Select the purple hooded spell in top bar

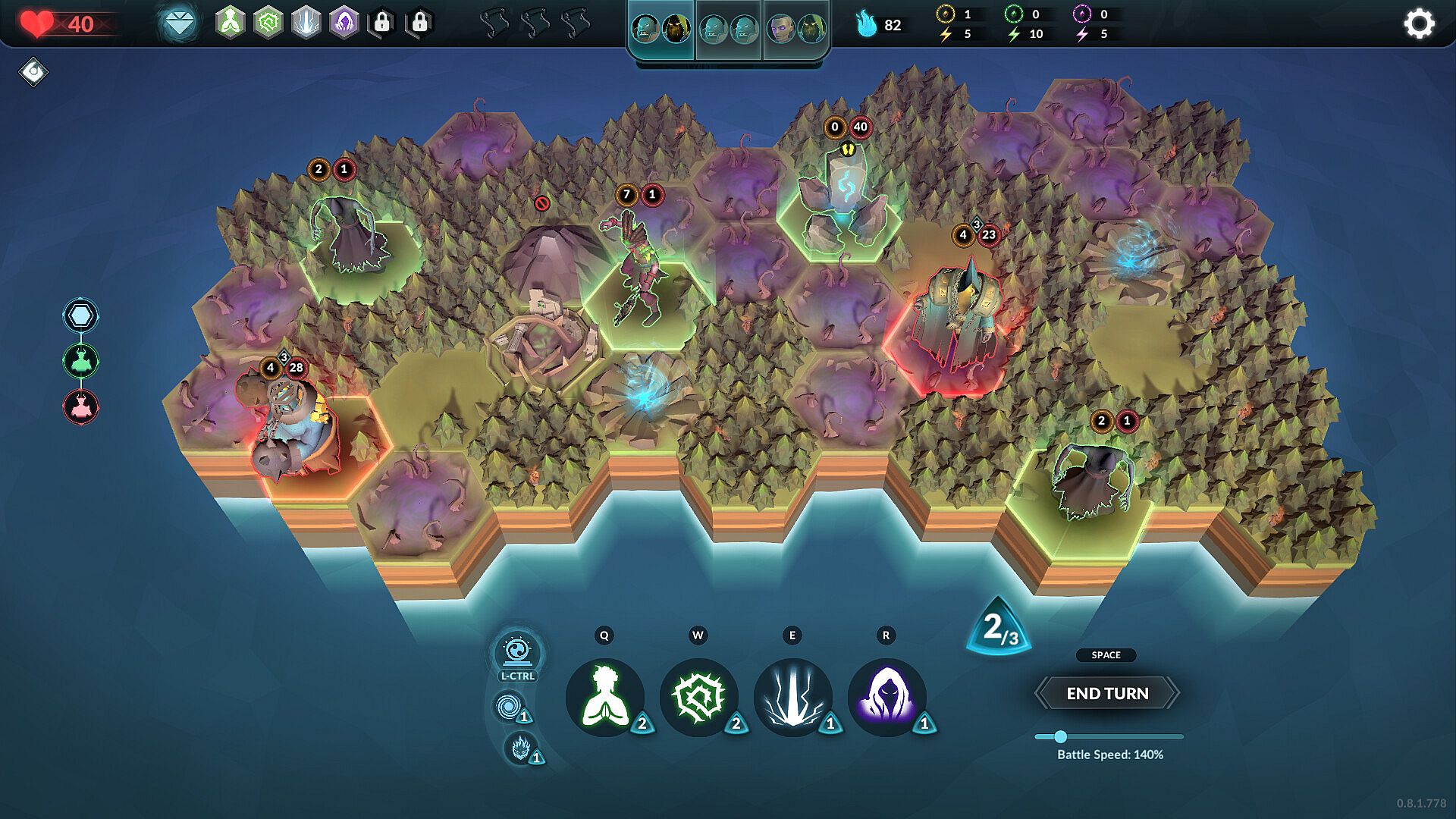(x=344, y=24)
